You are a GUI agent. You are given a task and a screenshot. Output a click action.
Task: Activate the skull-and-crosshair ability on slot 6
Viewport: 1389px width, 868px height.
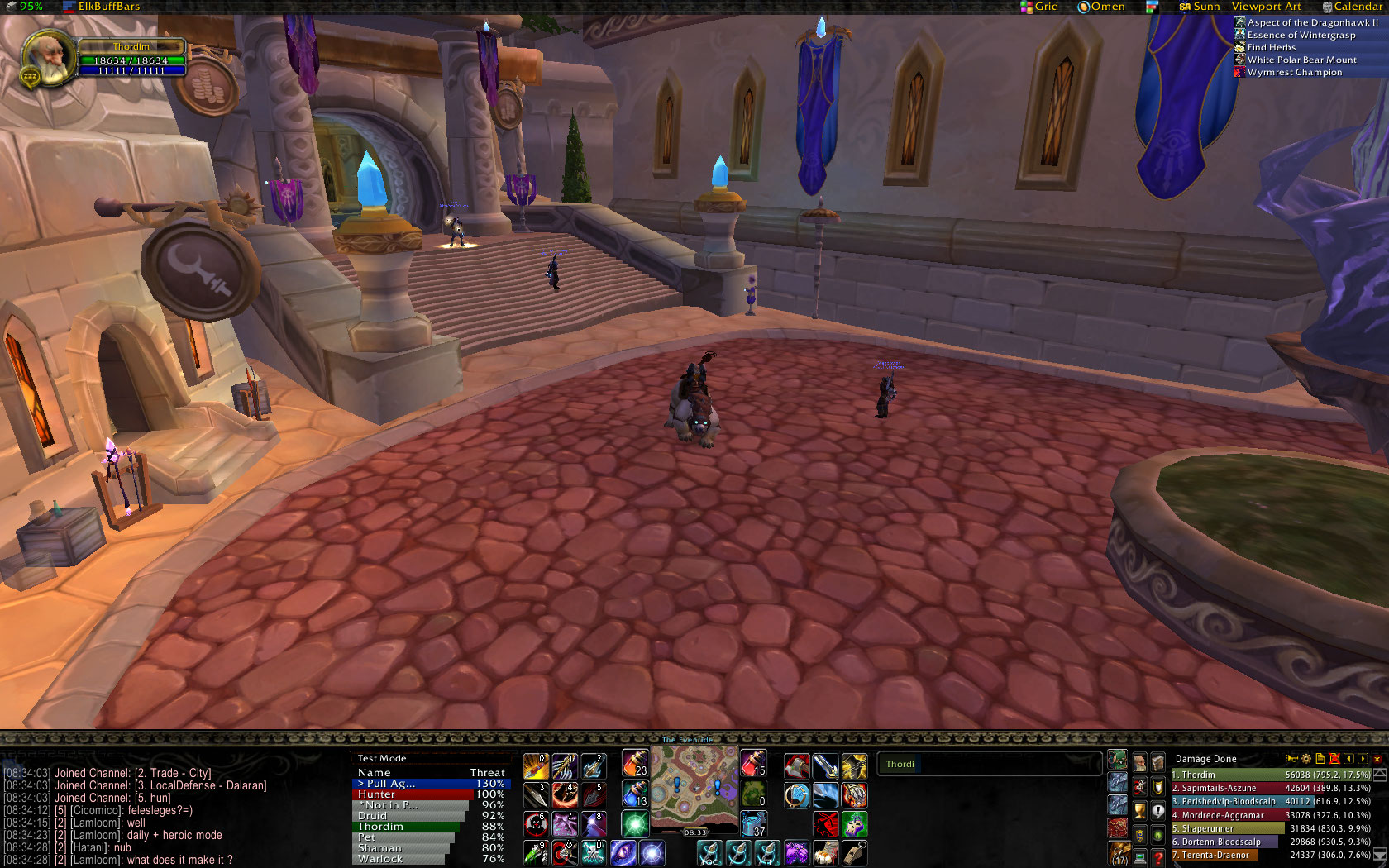[536, 824]
